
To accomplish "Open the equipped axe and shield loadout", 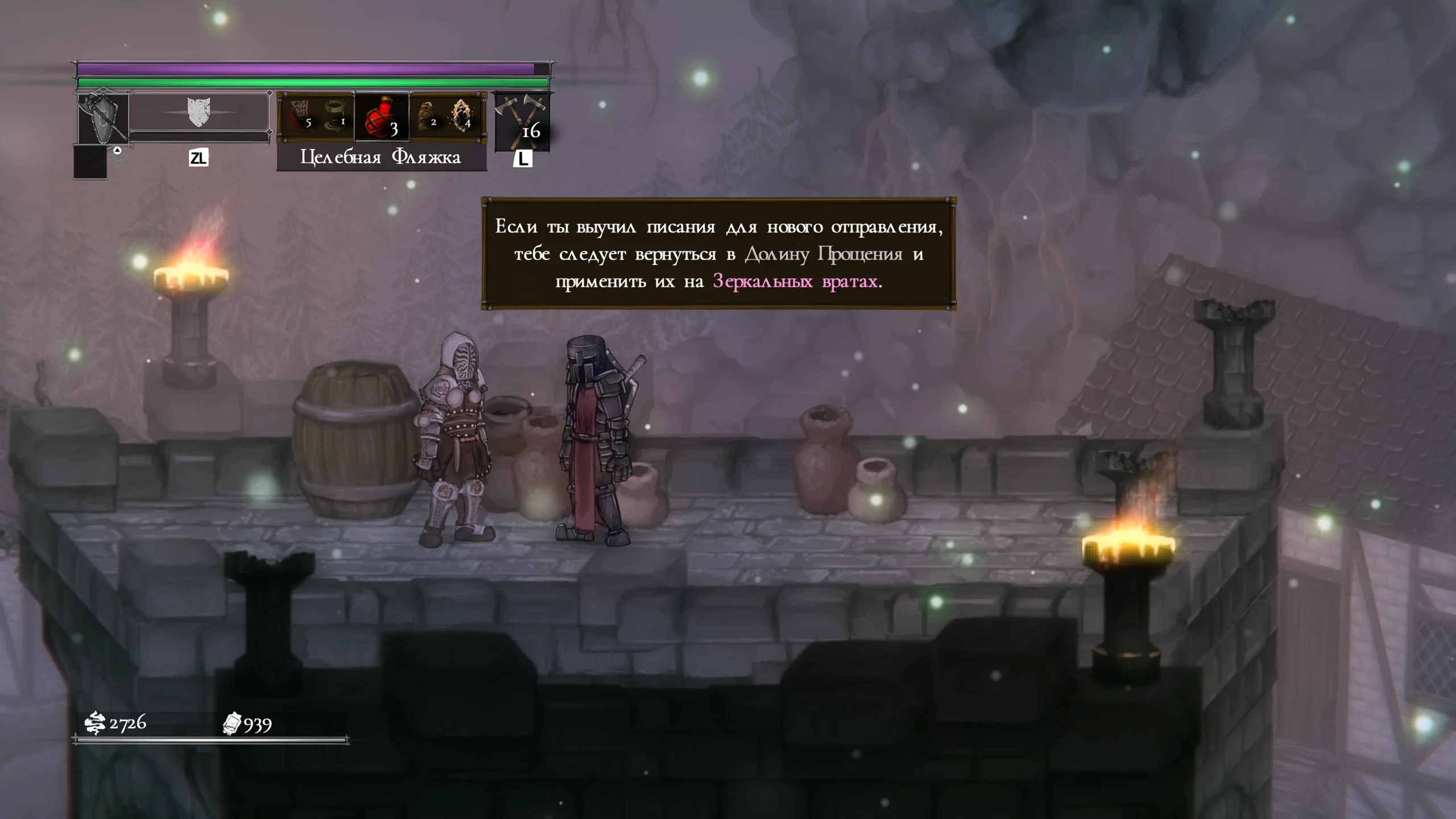I will (x=103, y=118).
